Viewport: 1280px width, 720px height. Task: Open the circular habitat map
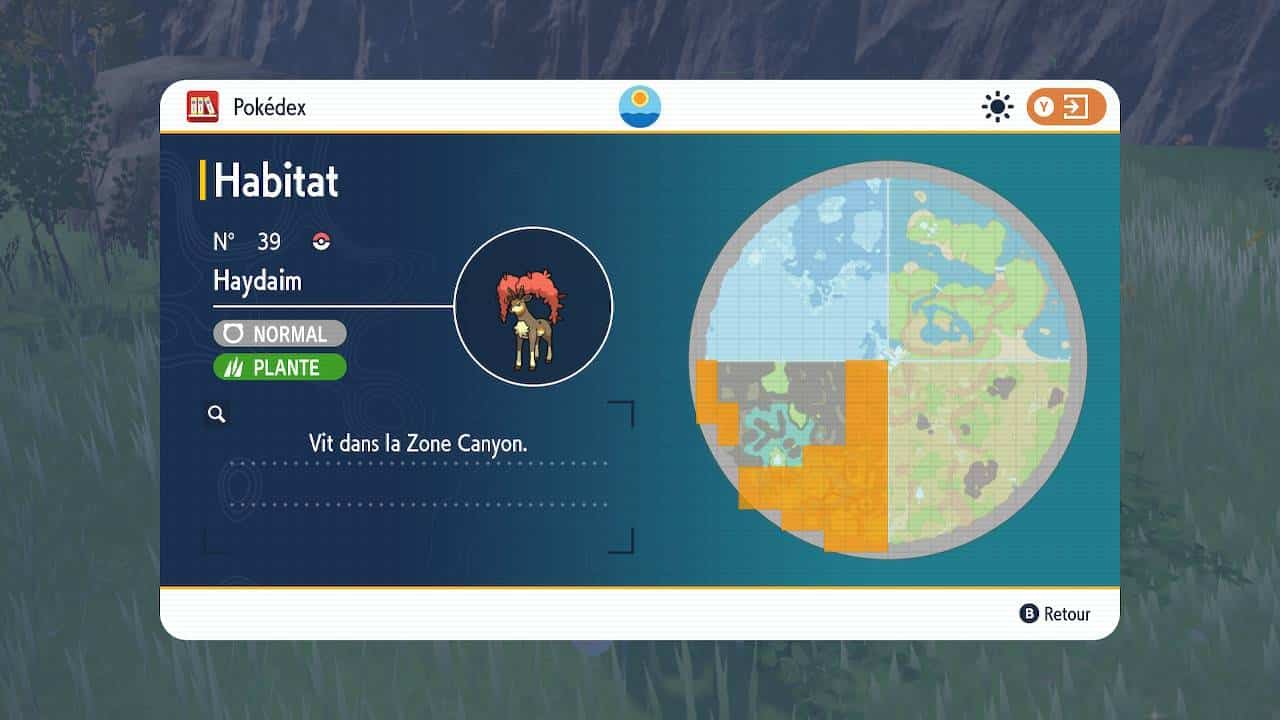point(888,360)
